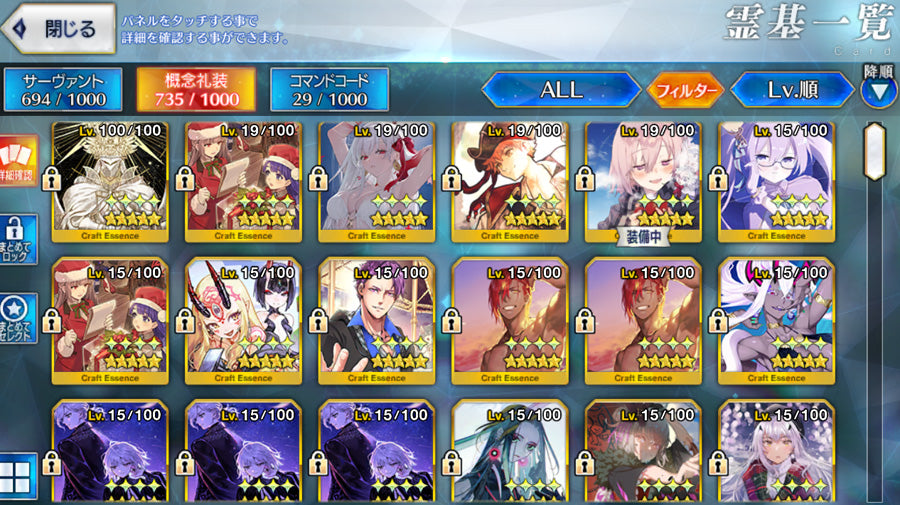Choose the glasses girl Lv. 15 craft essence
This screenshot has width=900, height=505.
coord(776,180)
